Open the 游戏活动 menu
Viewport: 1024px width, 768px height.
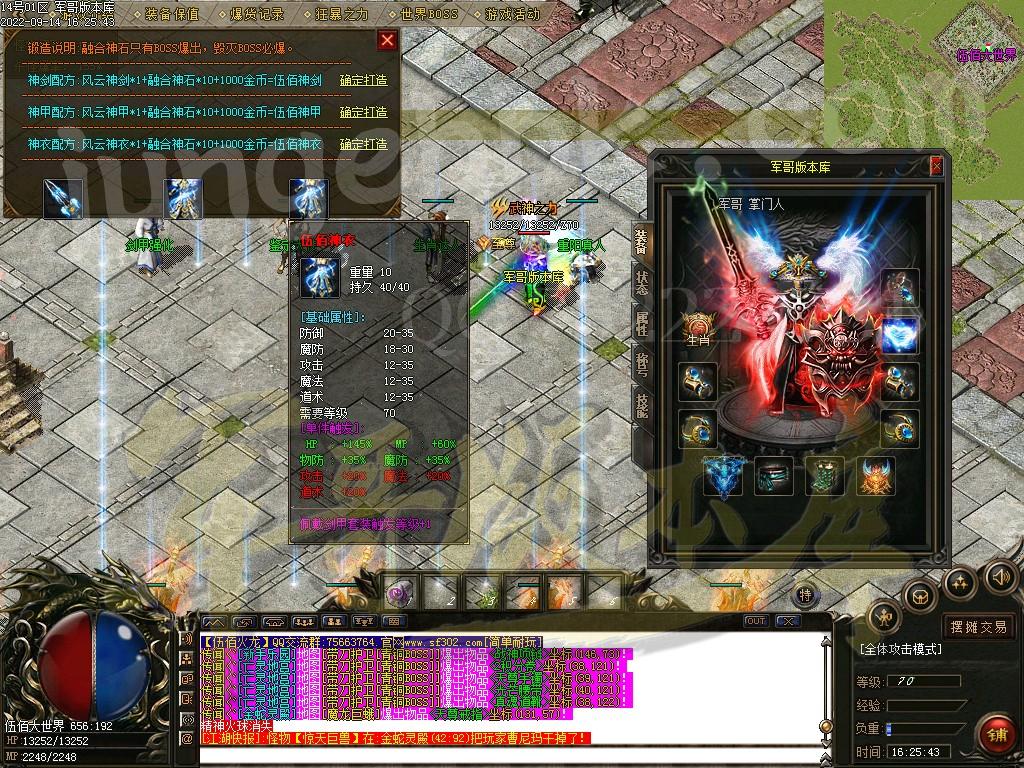coord(512,15)
